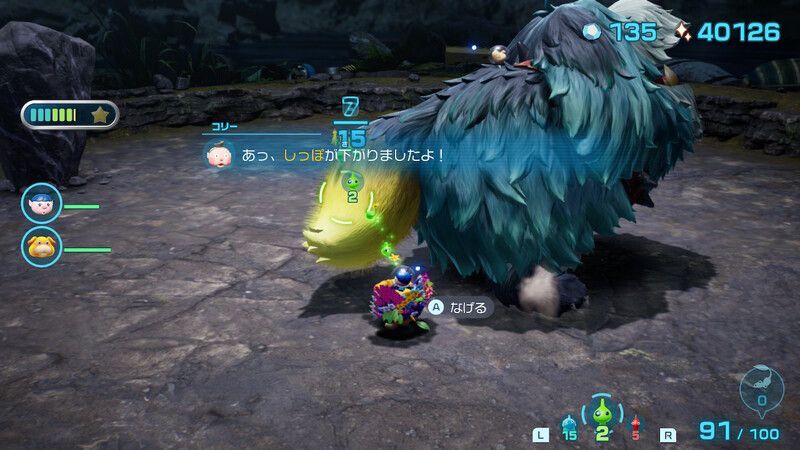Screen dimensions: 800x450
Task: Choose the green Glow Pikmin squad icon
Action: (602, 416)
